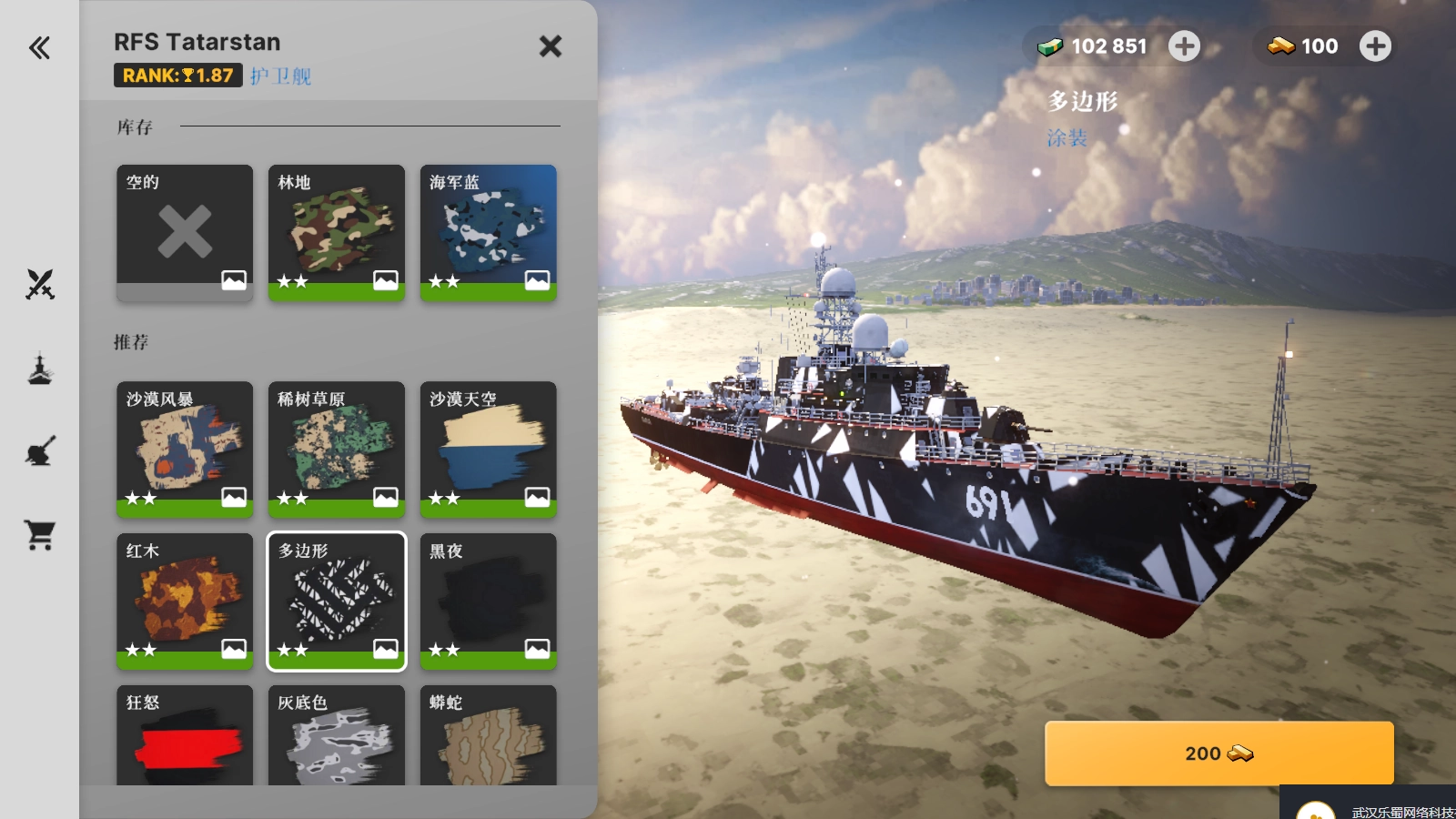Select the 狂怒 red-black camouflage
This screenshot has height=819, width=1456.
185,735
